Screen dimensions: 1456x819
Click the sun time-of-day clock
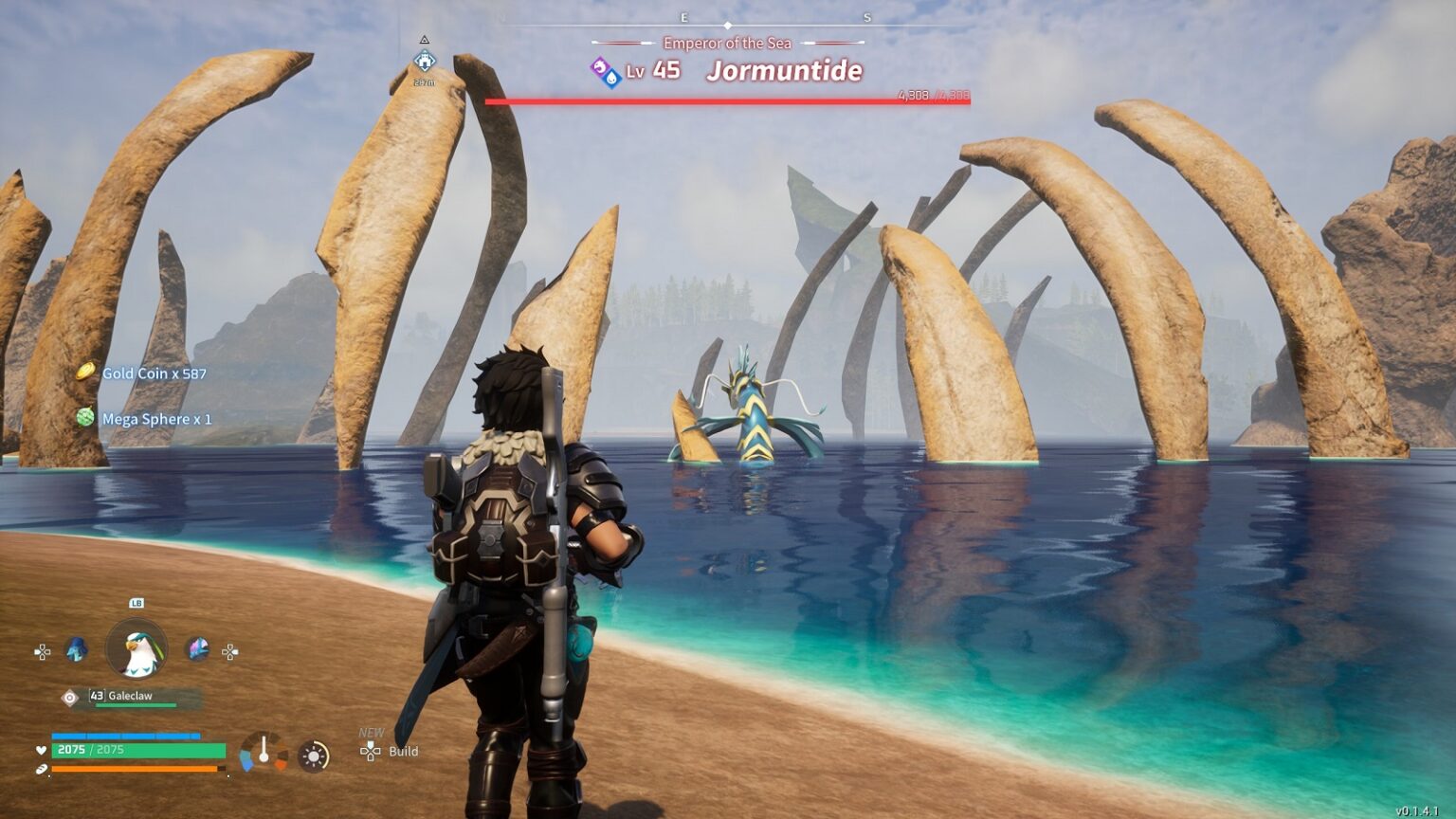pyautogui.click(x=314, y=755)
